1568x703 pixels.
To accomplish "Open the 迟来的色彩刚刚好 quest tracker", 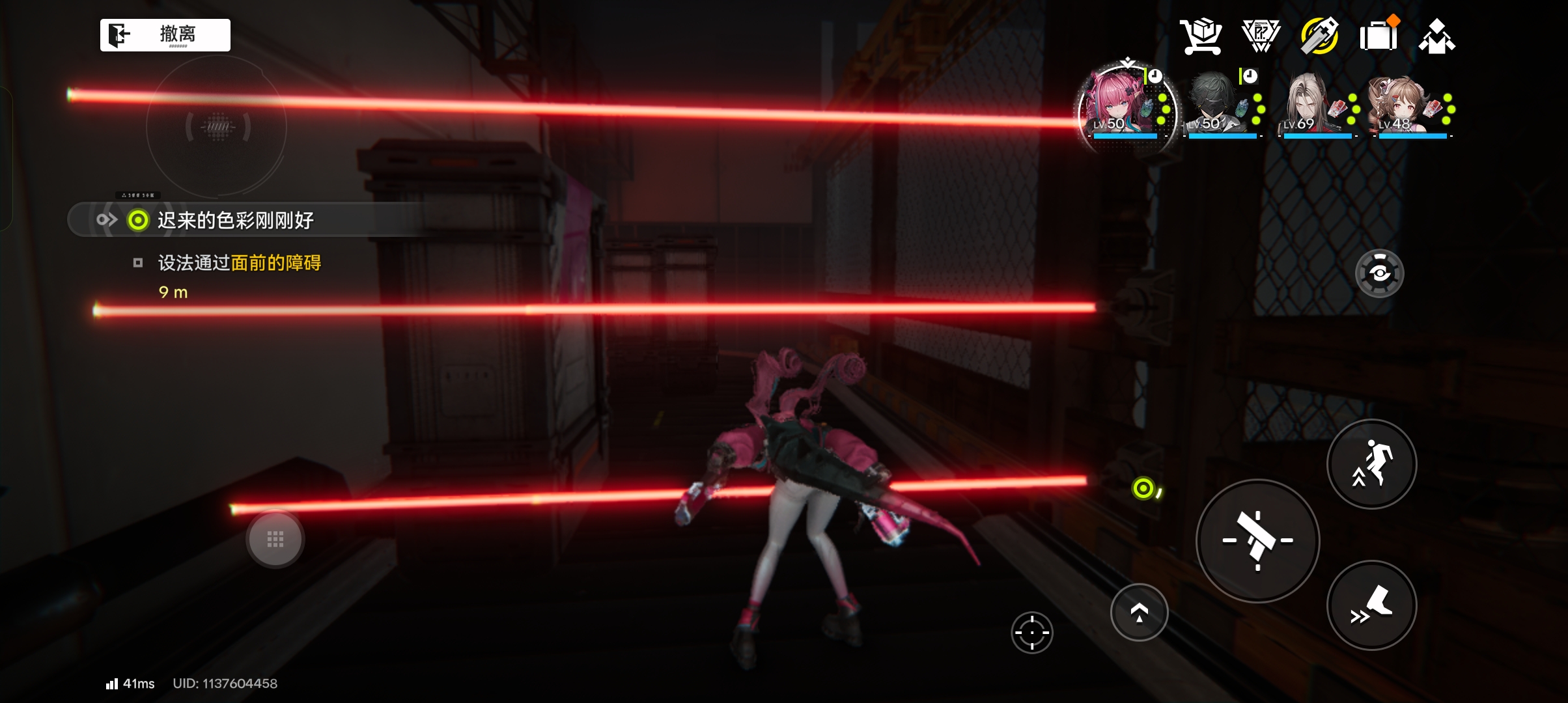I will pyautogui.click(x=234, y=220).
